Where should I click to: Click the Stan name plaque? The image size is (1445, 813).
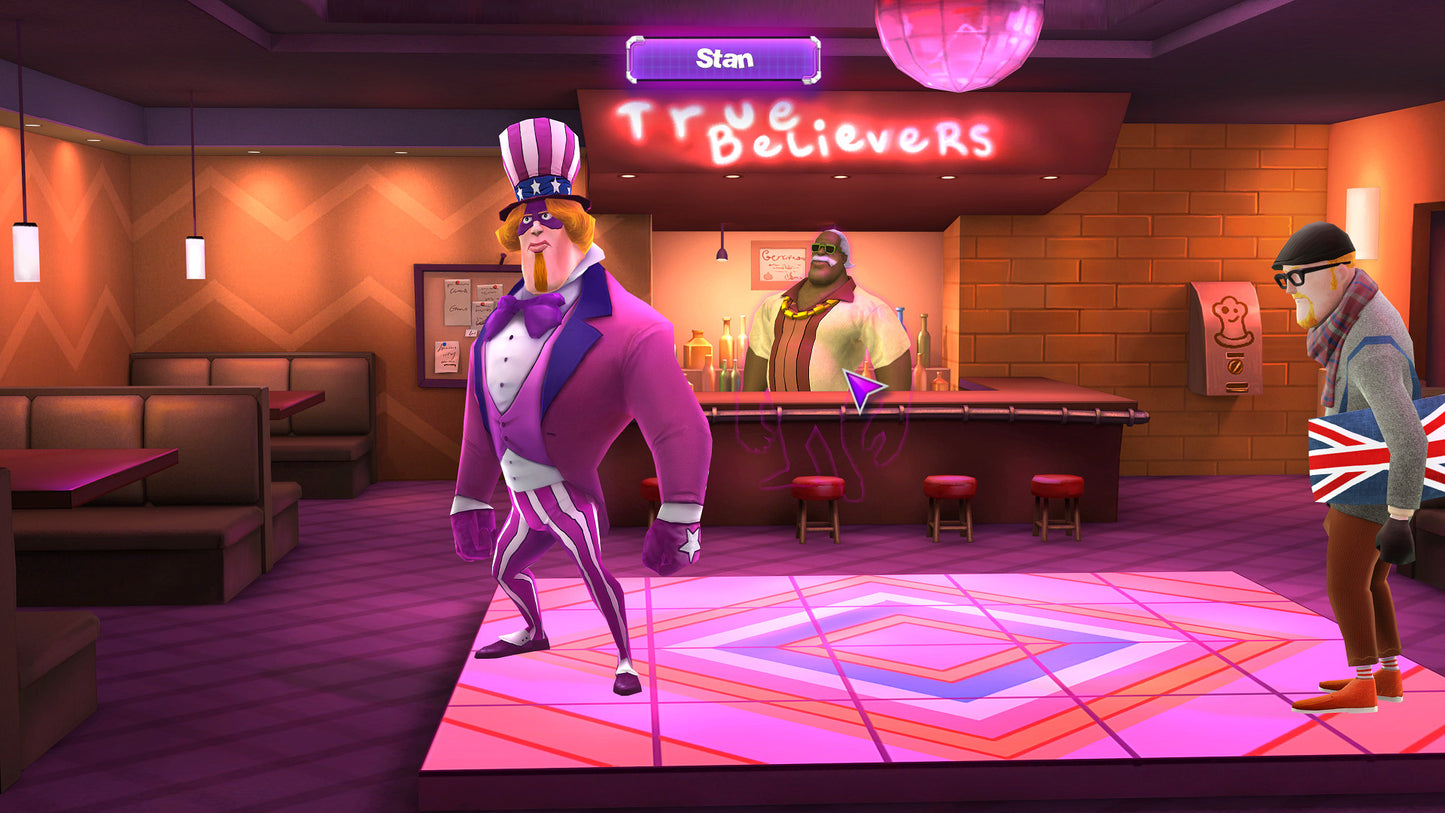click(725, 58)
